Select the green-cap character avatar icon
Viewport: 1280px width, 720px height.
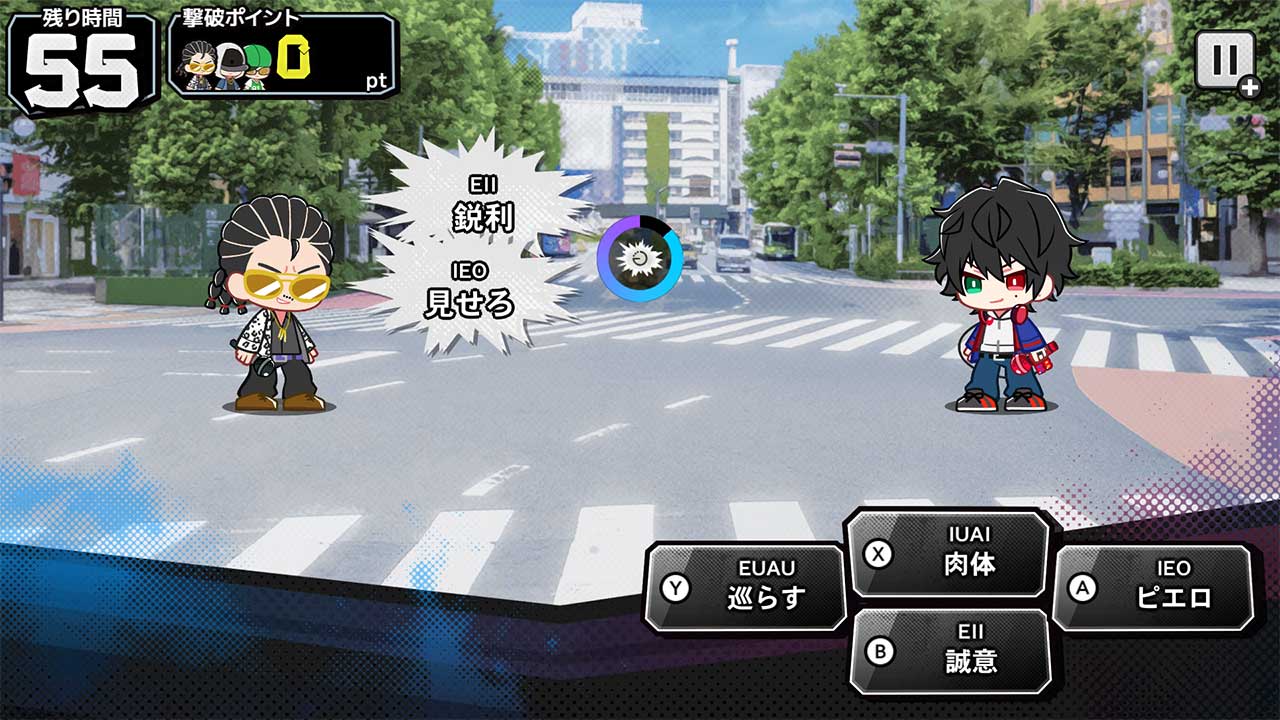(x=258, y=68)
